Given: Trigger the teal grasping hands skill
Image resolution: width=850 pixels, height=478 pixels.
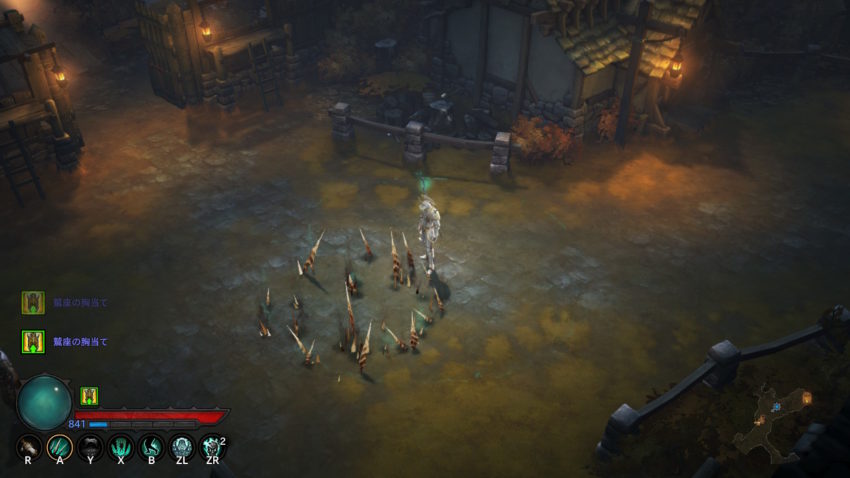Looking at the screenshot, I should 121,447.
